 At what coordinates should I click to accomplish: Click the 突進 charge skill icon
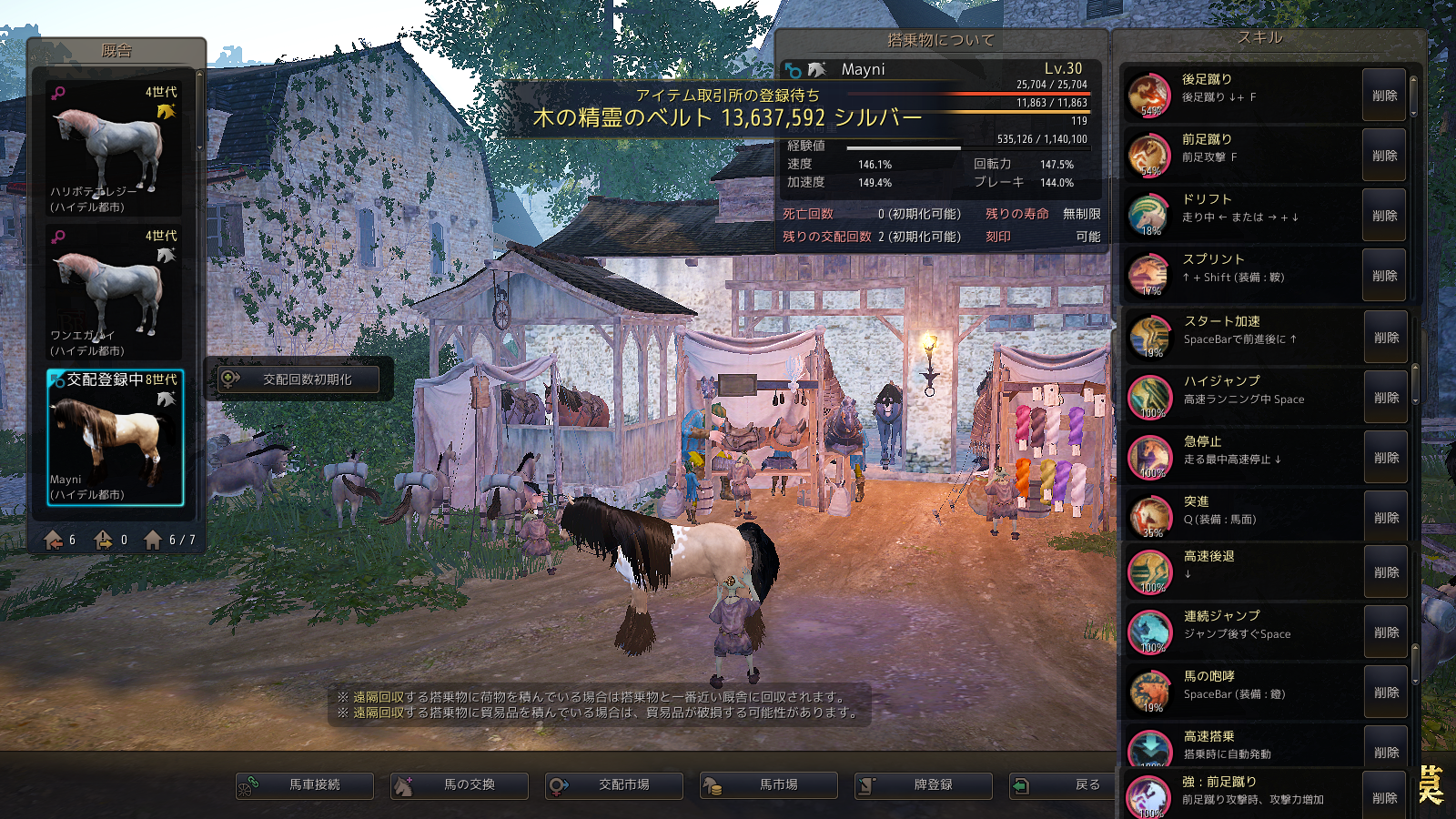pos(1150,516)
